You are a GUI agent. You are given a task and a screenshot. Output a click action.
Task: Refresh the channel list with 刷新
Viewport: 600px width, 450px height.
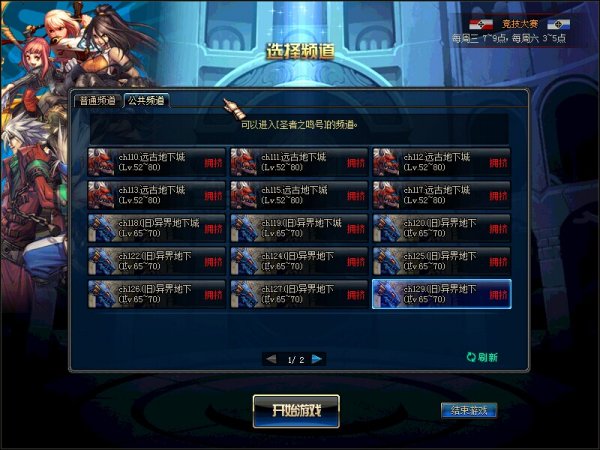click(x=481, y=357)
